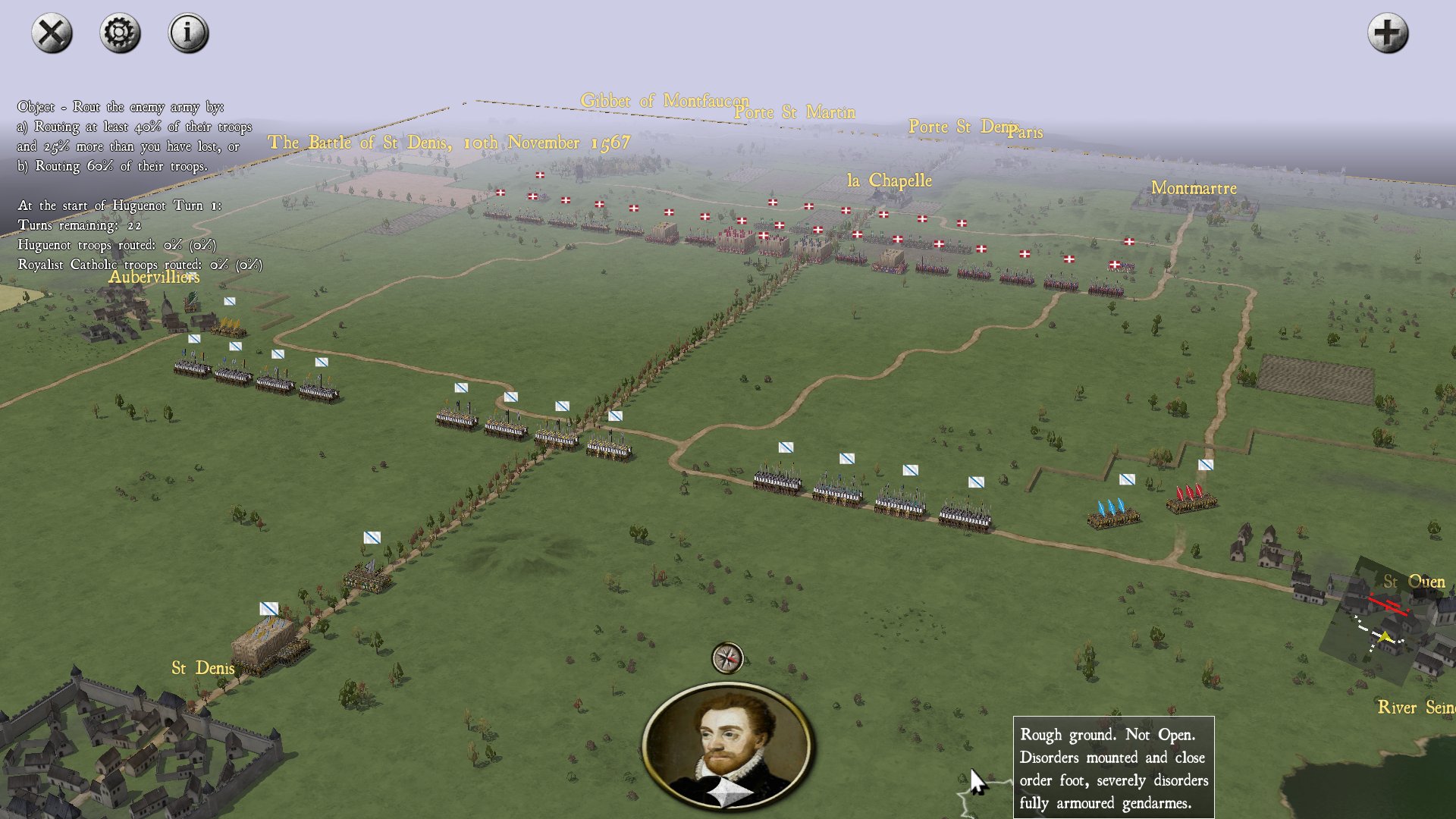Select the red-bannered Huguenot cavalry unit
Screen dimensions: 1456x819
[1191, 499]
